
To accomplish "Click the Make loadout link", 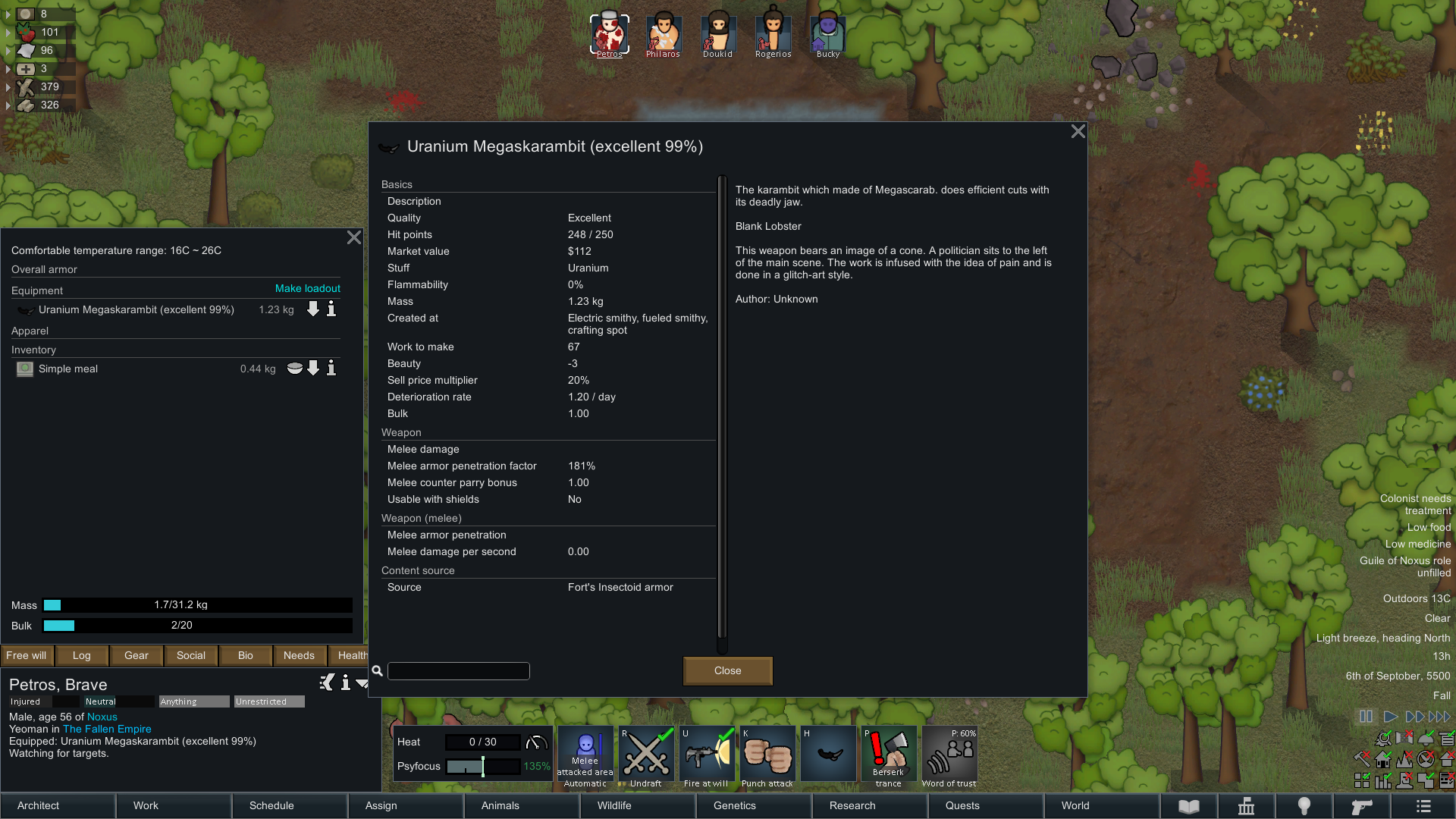I will [x=307, y=289].
